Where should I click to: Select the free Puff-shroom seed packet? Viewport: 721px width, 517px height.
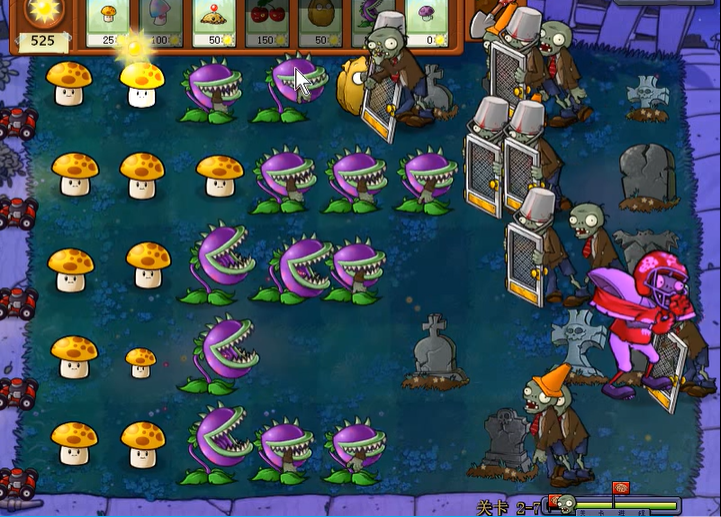pos(426,22)
